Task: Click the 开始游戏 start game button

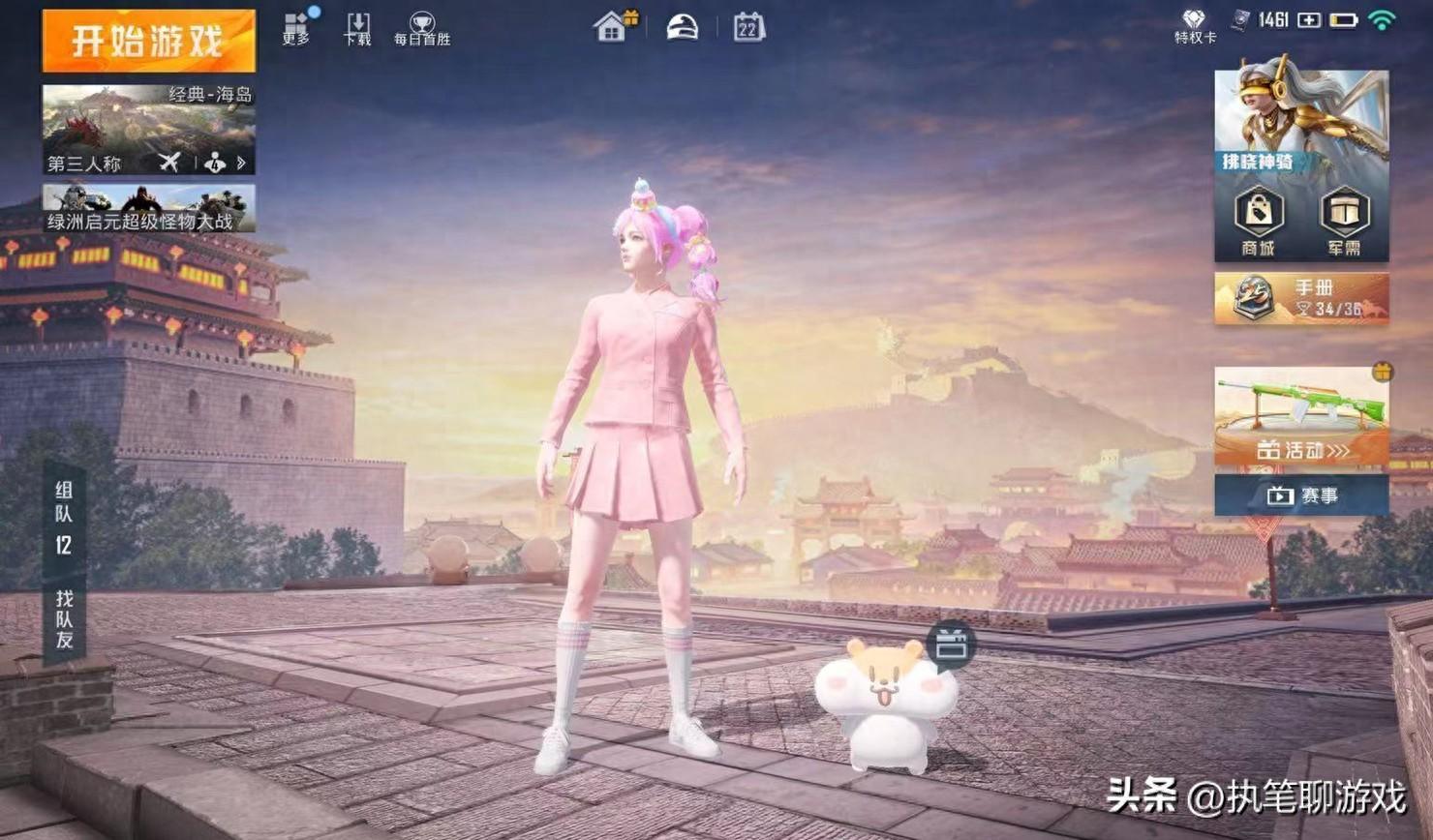Action: click(149, 41)
